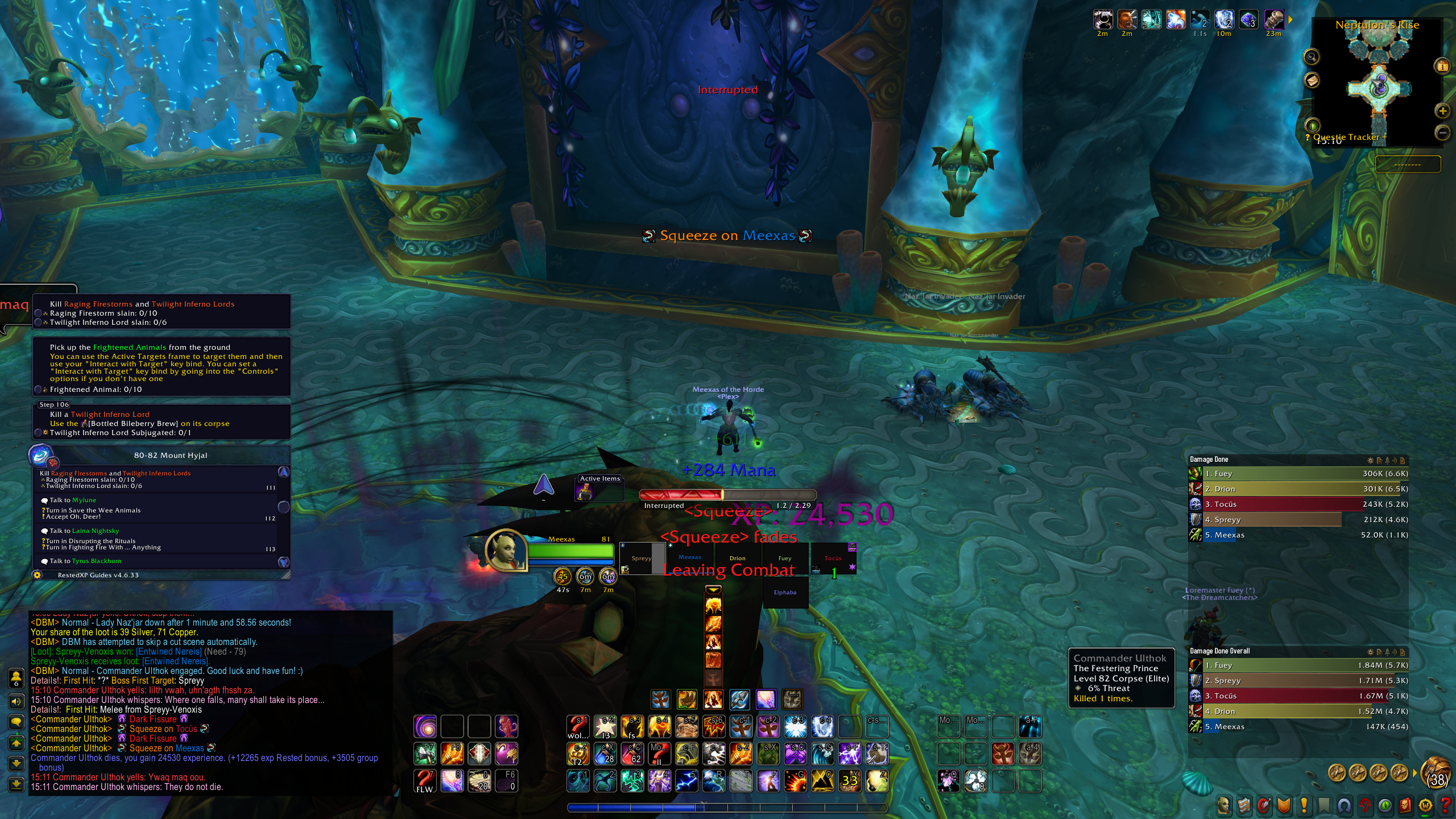Image resolution: width=1456 pixels, height=819 pixels.
Task: Click the purple swirl portal ability icon
Action: click(425, 726)
